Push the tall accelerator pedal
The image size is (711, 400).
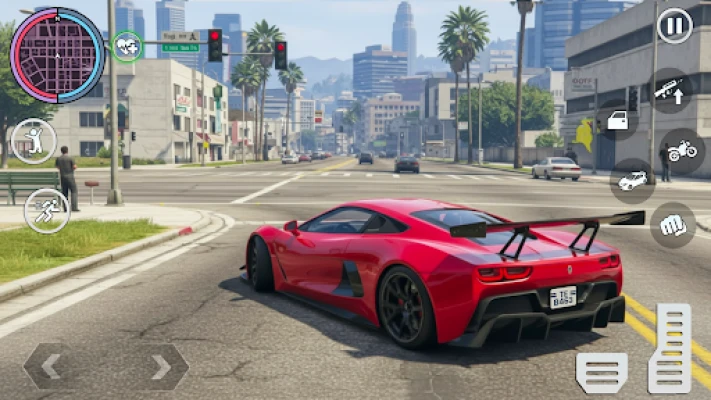670,348
